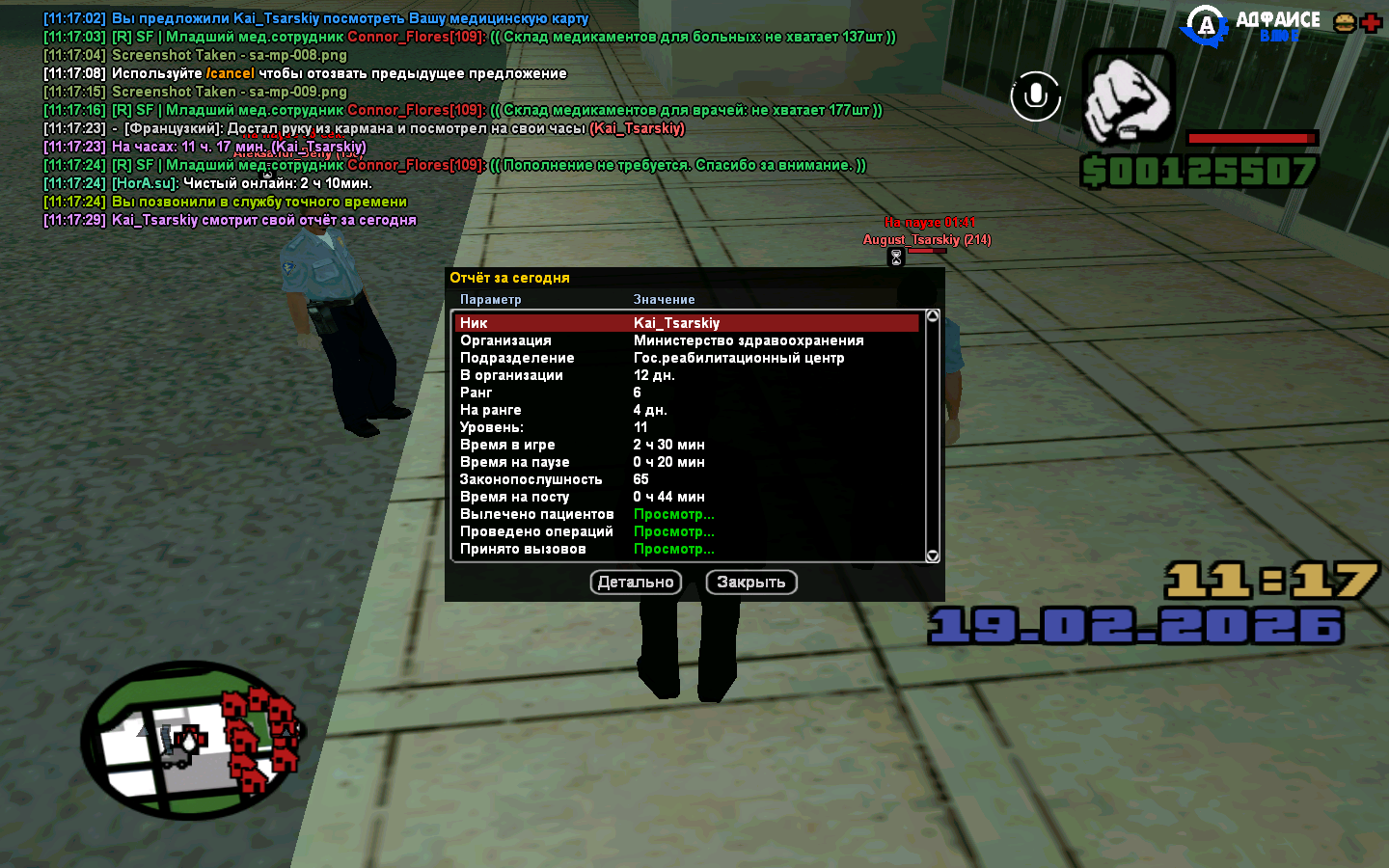Click the fist weapon icon
Image resolution: width=1389 pixels, height=868 pixels.
pos(1128,96)
